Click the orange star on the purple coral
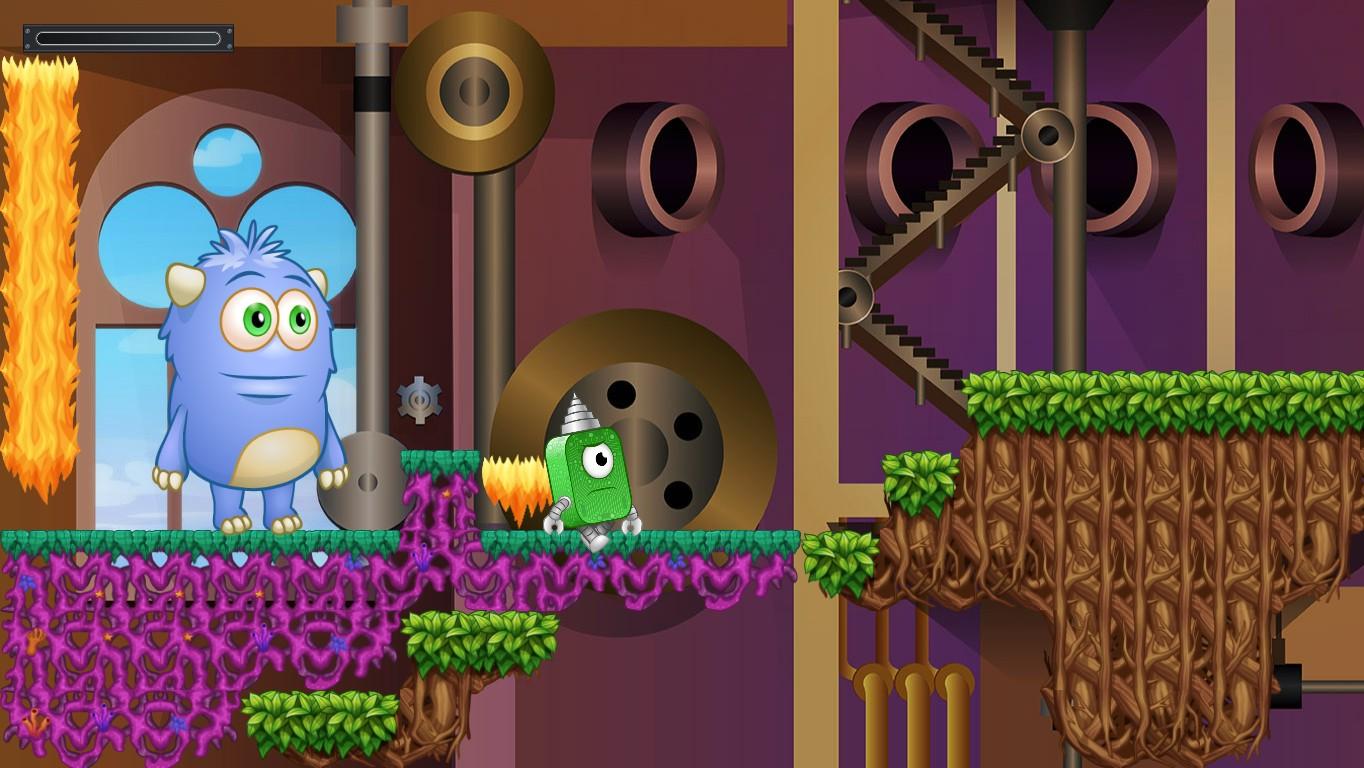The image size is (1364, 768). (x=99, y=594)
